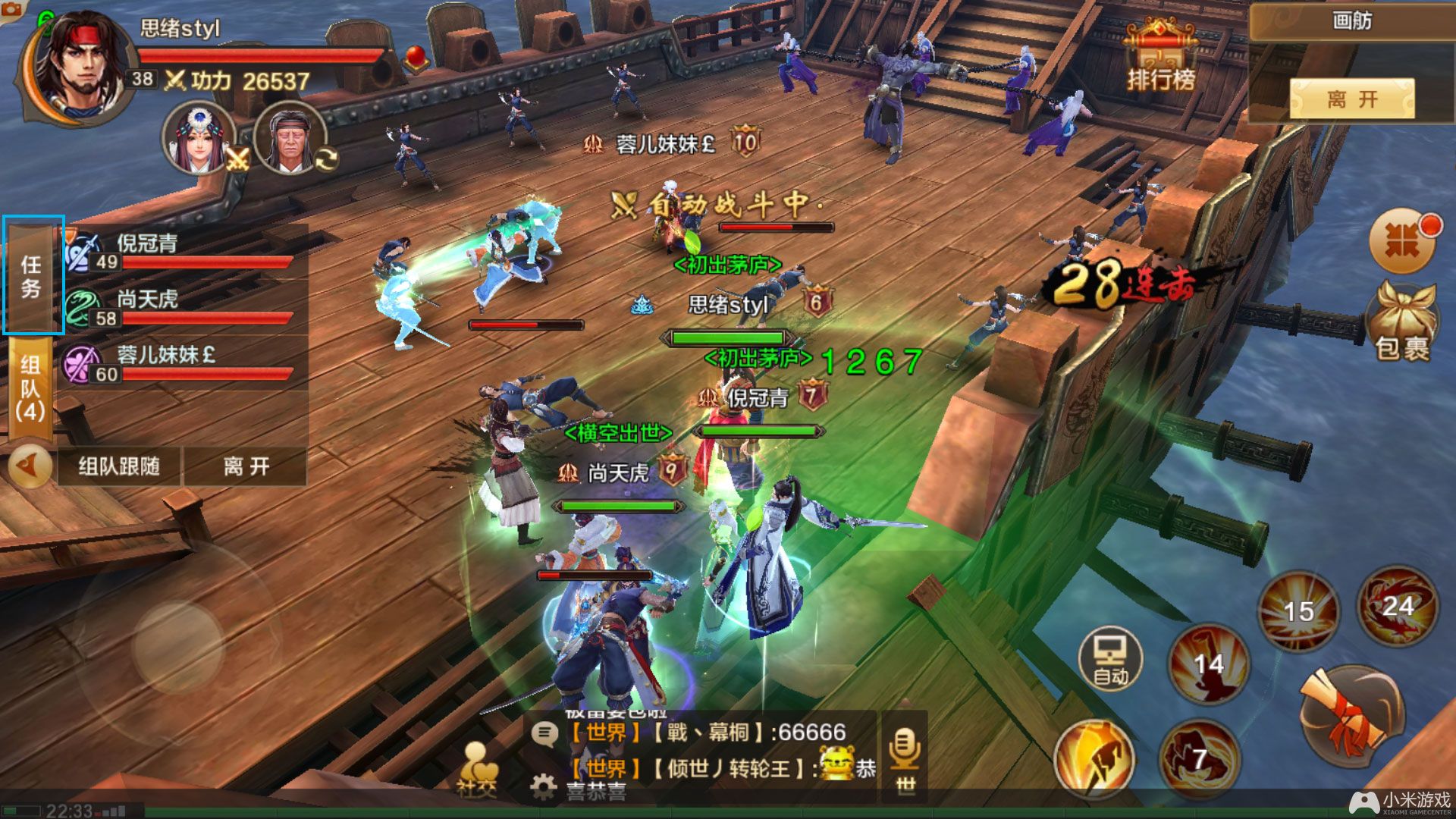Leave the 画舫 dungeon via the gold 离开 button
The image size is (1456, 819).
point(1351,99)
